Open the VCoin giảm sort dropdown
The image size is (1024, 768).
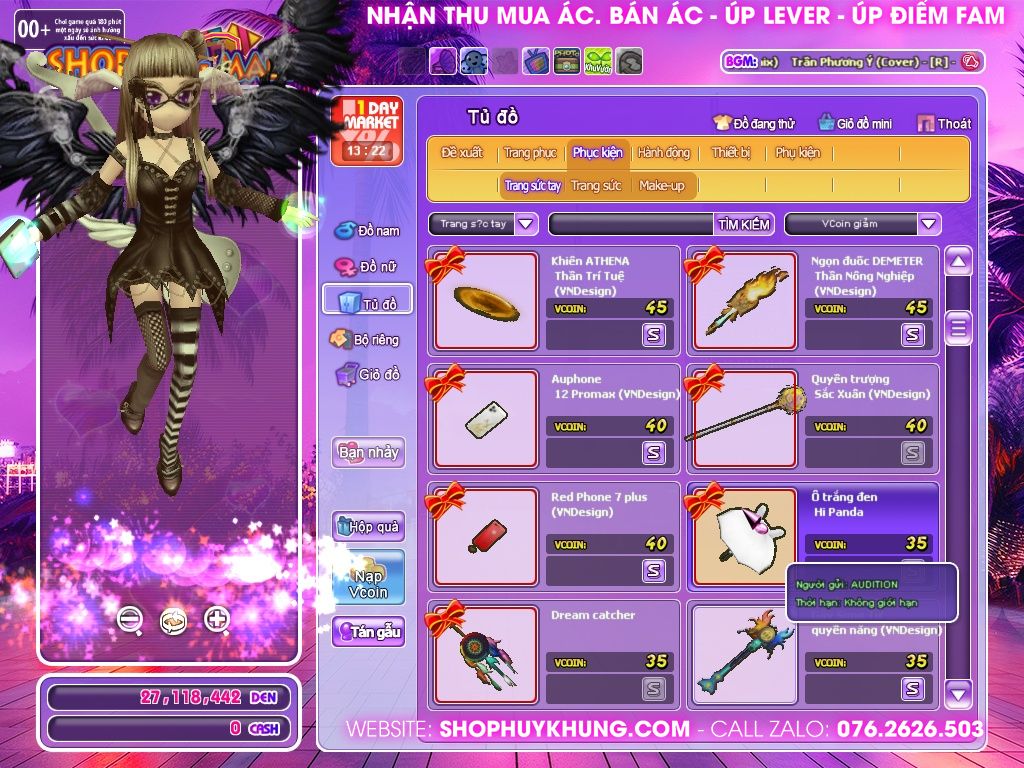(x=929, y=224)
